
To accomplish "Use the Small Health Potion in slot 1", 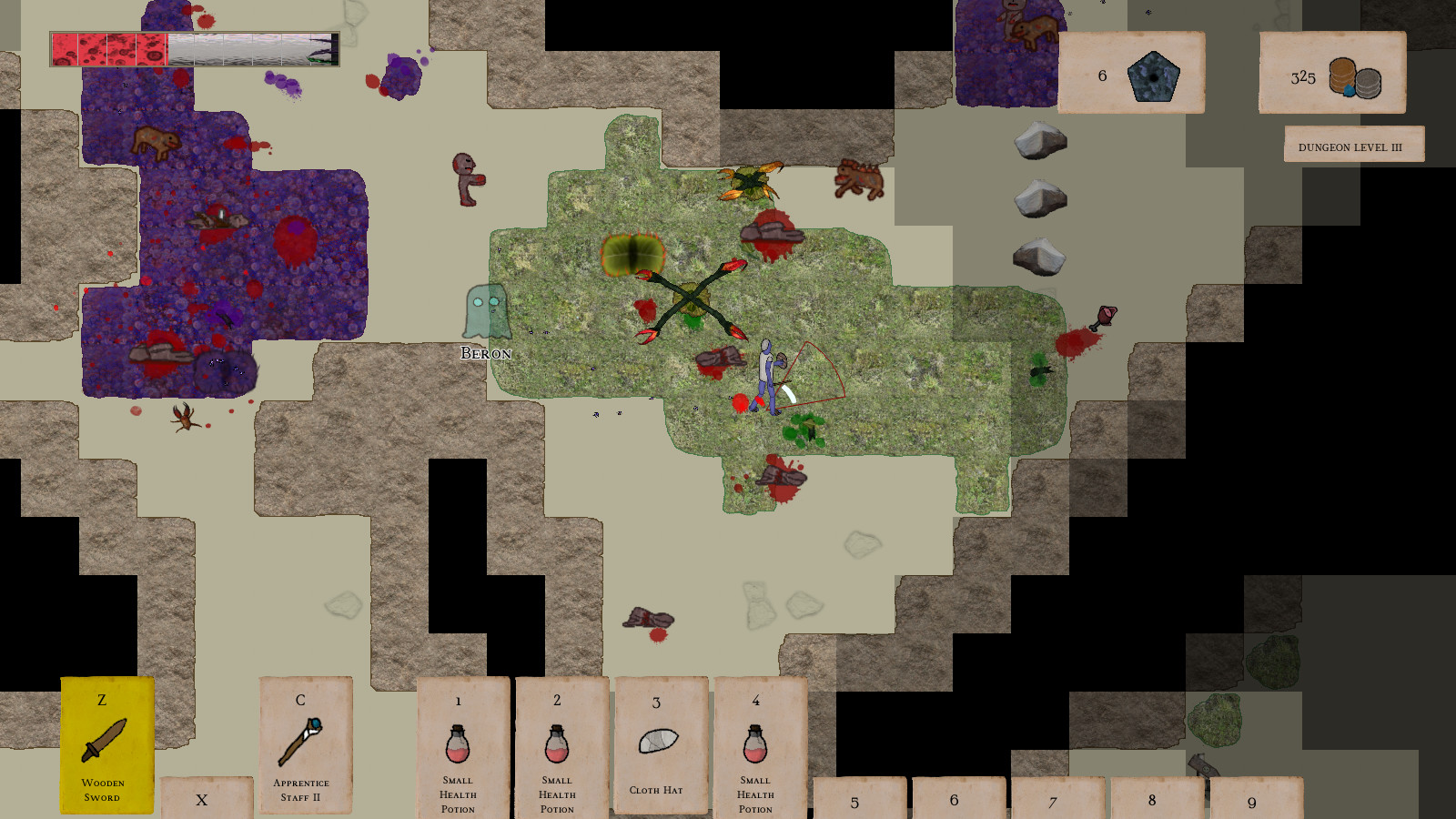I will [460, 746].
